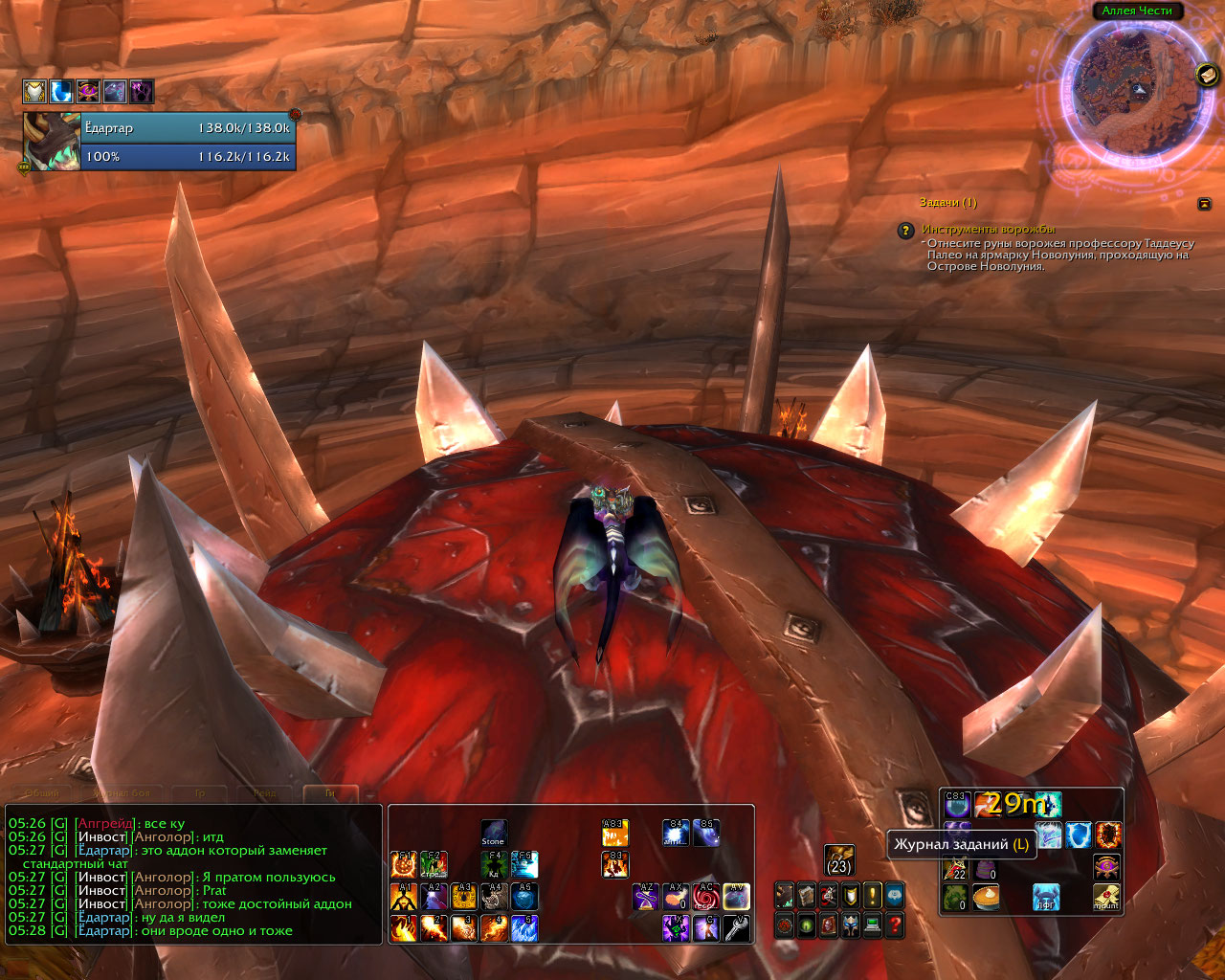Open the bag showing 23 free slots

pyautogui.click(x=839, y=858)
